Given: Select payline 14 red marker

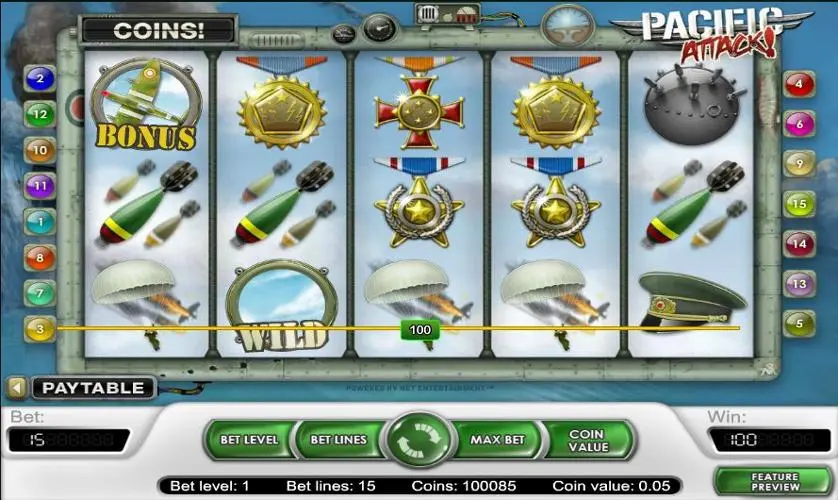Looking at the screenshot, I should click(798, 244).
